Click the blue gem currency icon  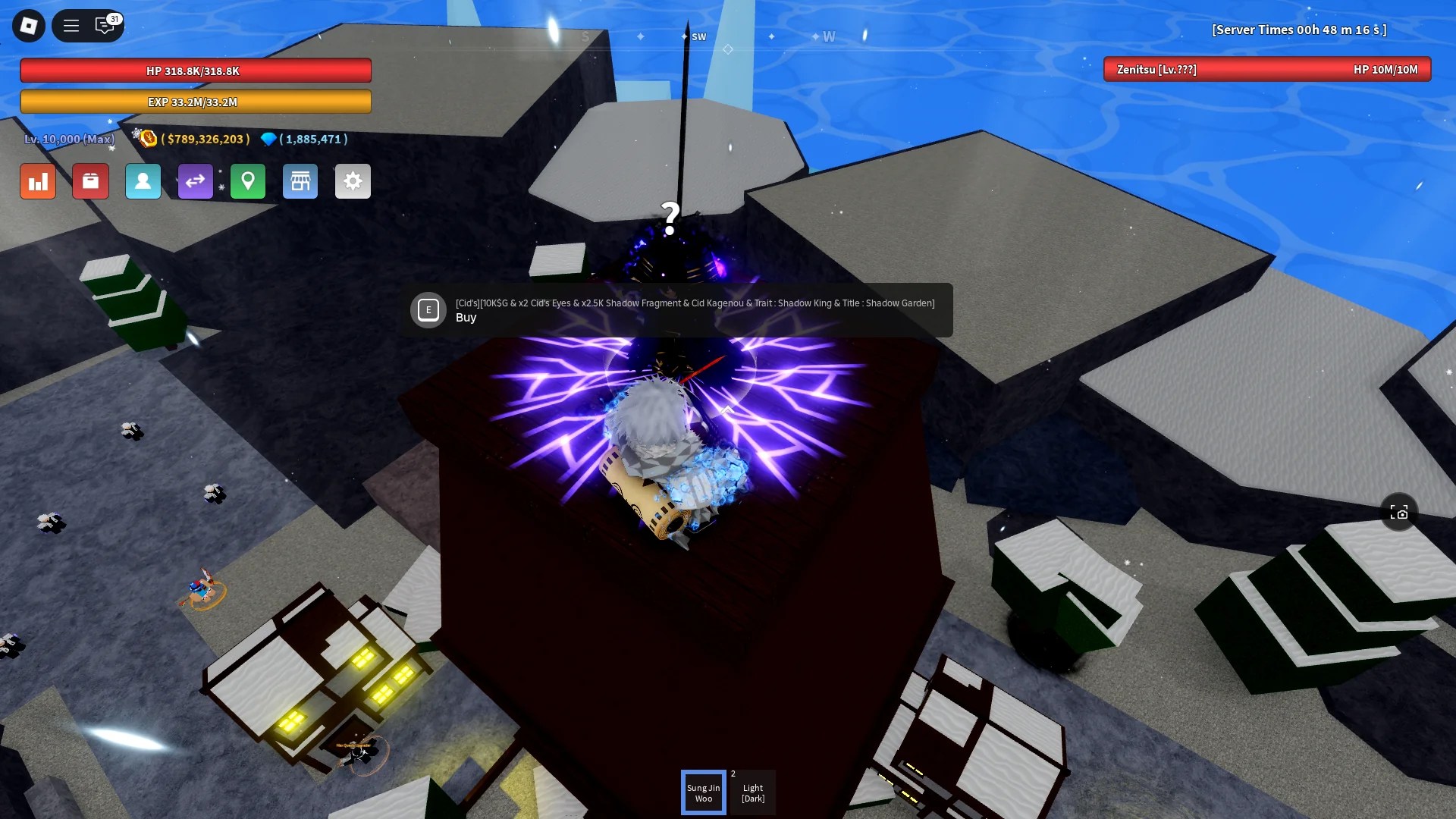click(269, 139)
